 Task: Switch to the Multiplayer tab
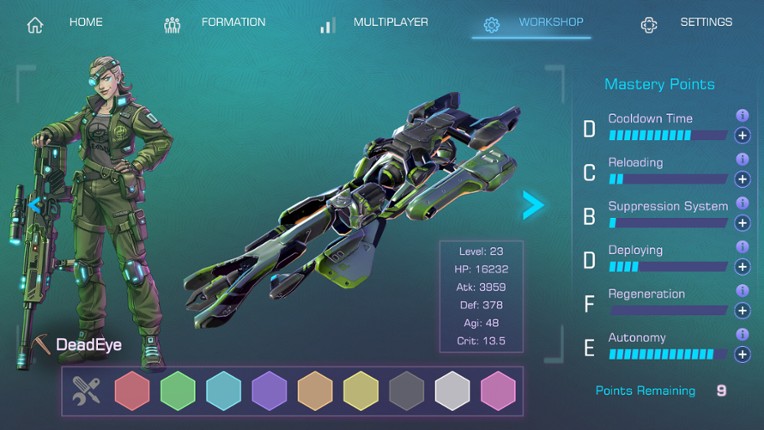pyautogui.click(x=375, y=23)
